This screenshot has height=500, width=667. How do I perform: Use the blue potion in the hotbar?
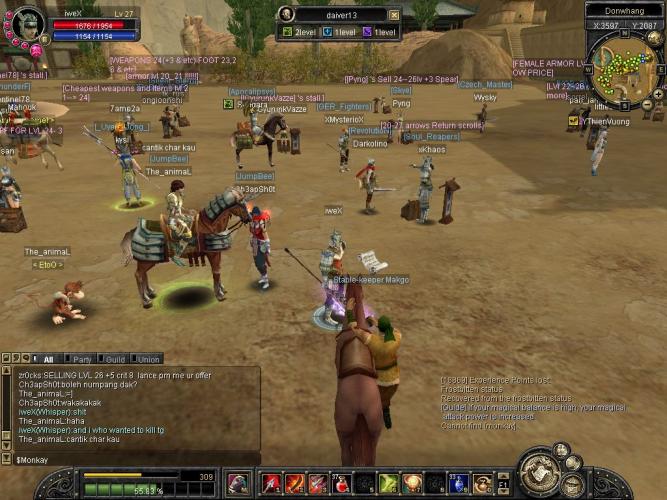point(458,484)
